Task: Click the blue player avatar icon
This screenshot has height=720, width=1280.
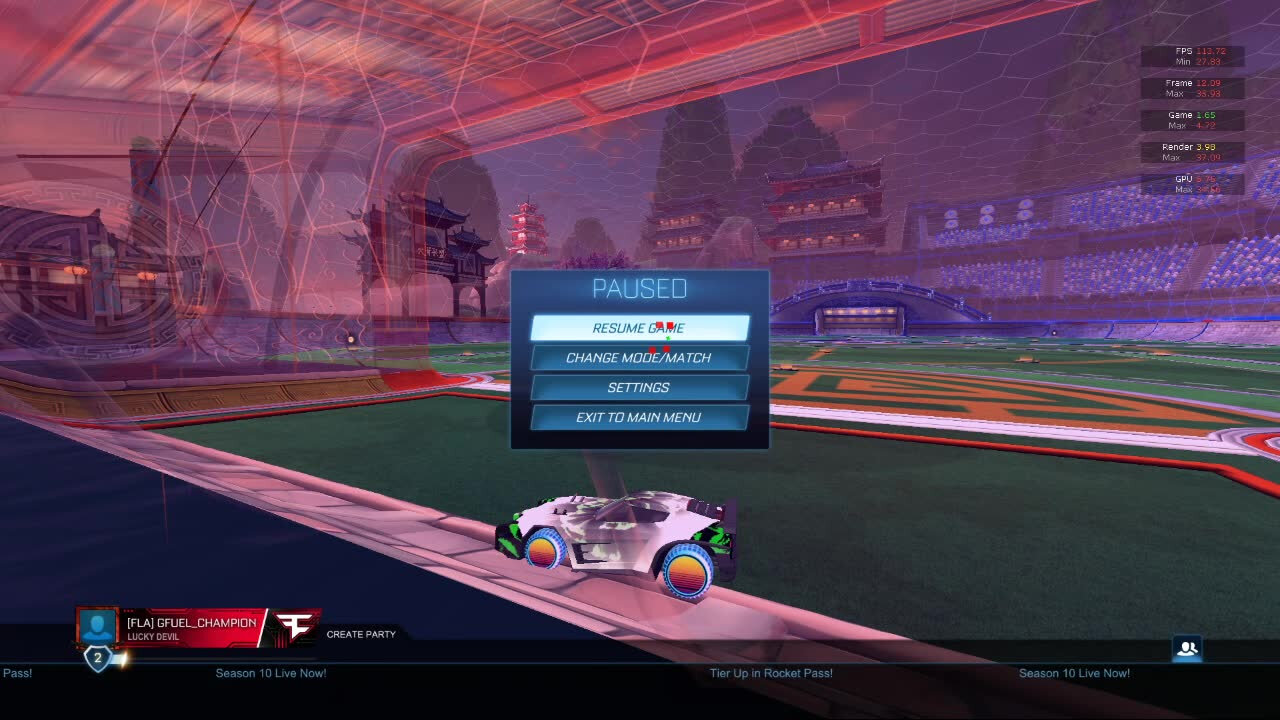Action: [x=98, y=627]
